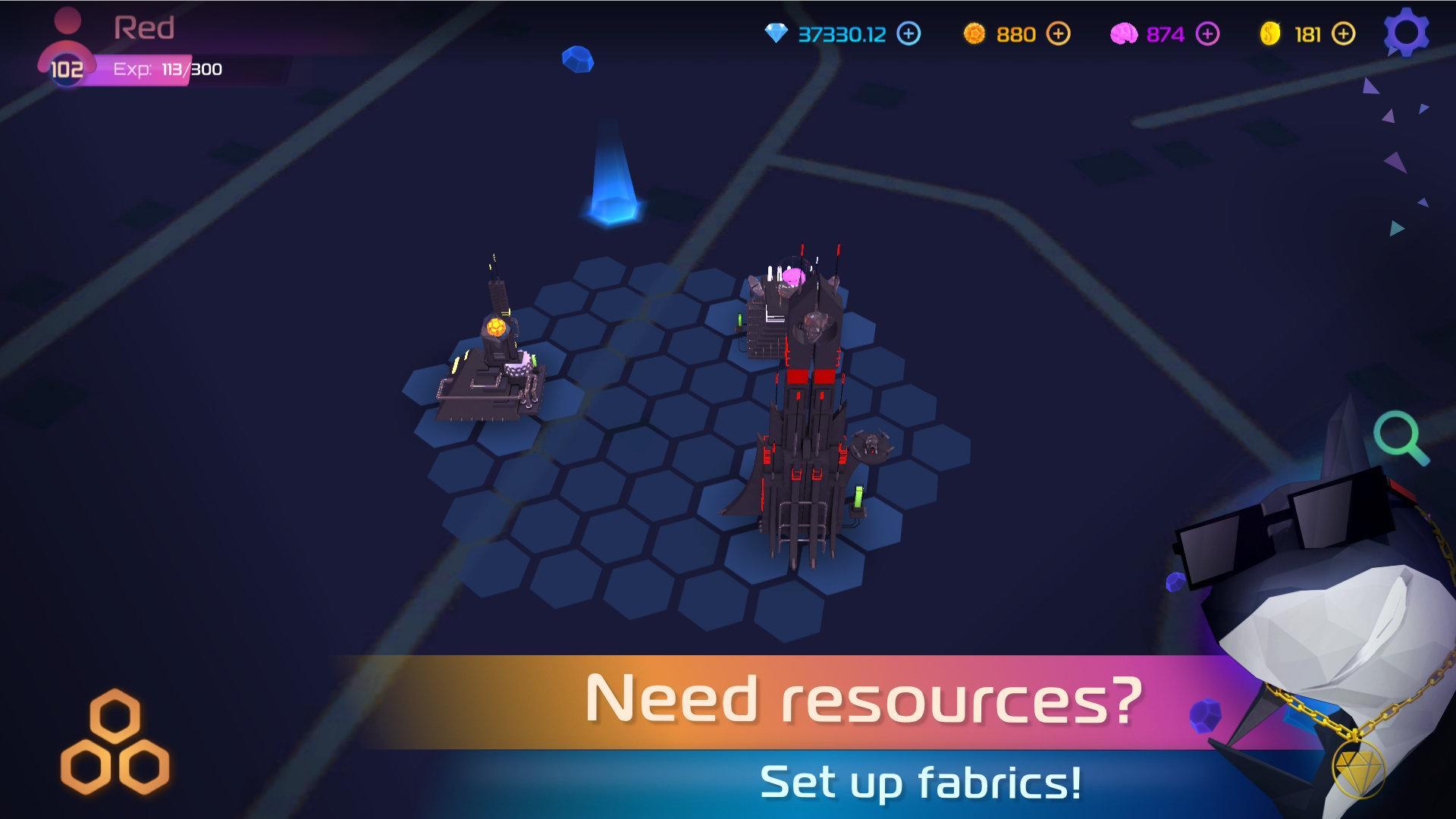Select the player name Red
This screenshot has height=819, width=1456.
pyautogui.click(x=144, y=27)
